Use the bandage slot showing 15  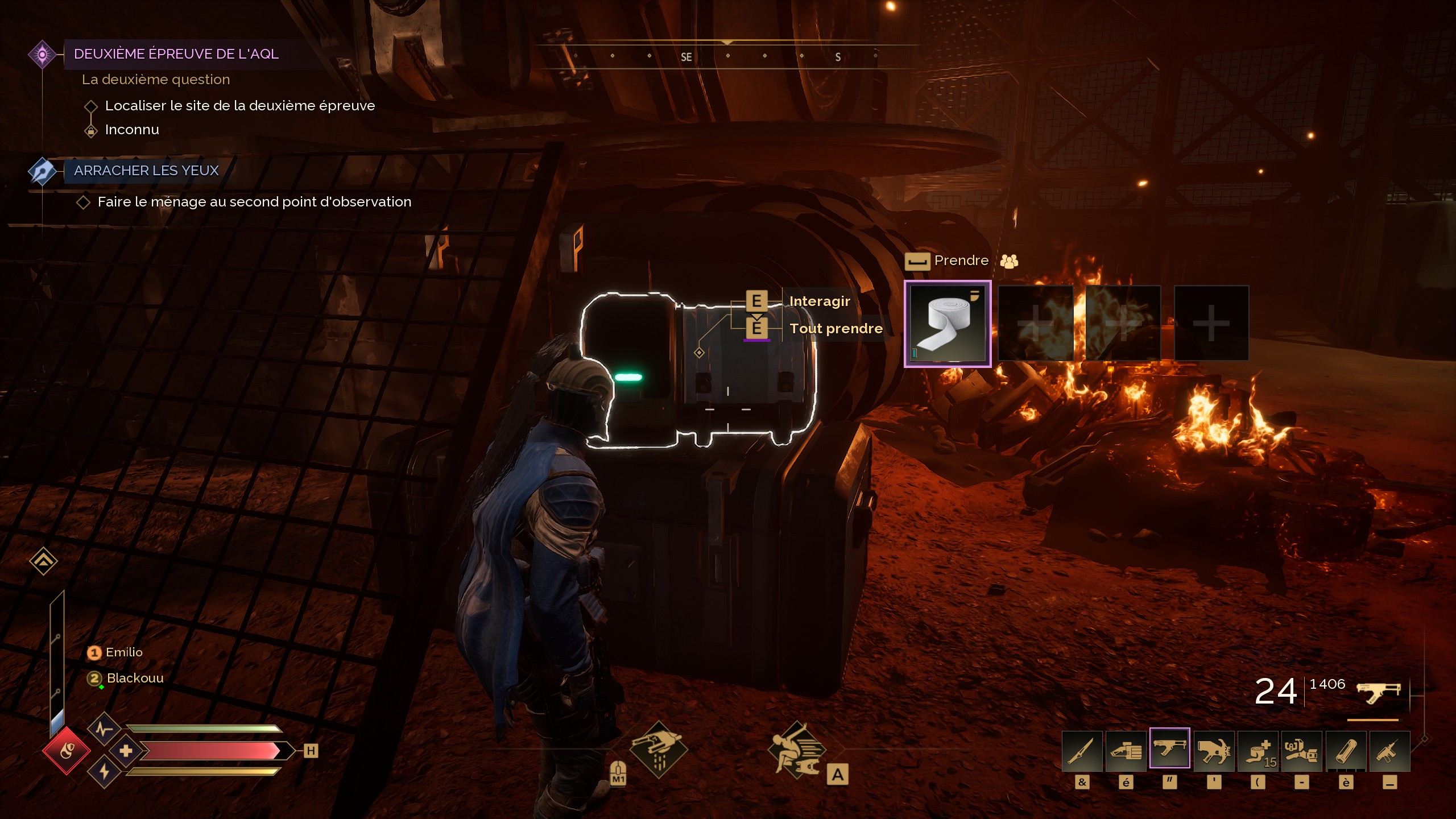click(x=1258, y=751)
